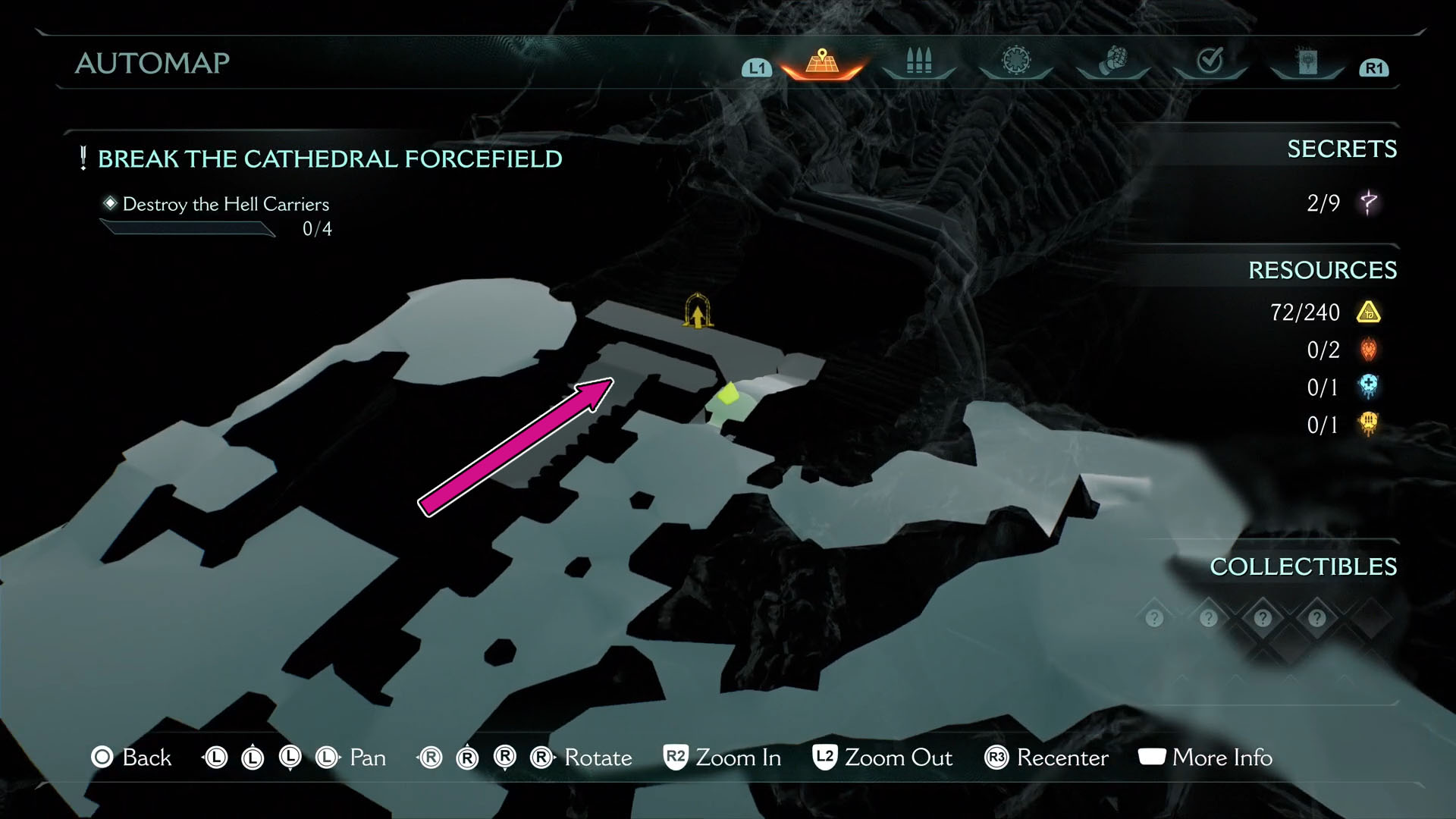Toggle the Destroy the Hell Carriers objective diamond
Screen dimensions: 1456x819
click(x=111, y=202)
